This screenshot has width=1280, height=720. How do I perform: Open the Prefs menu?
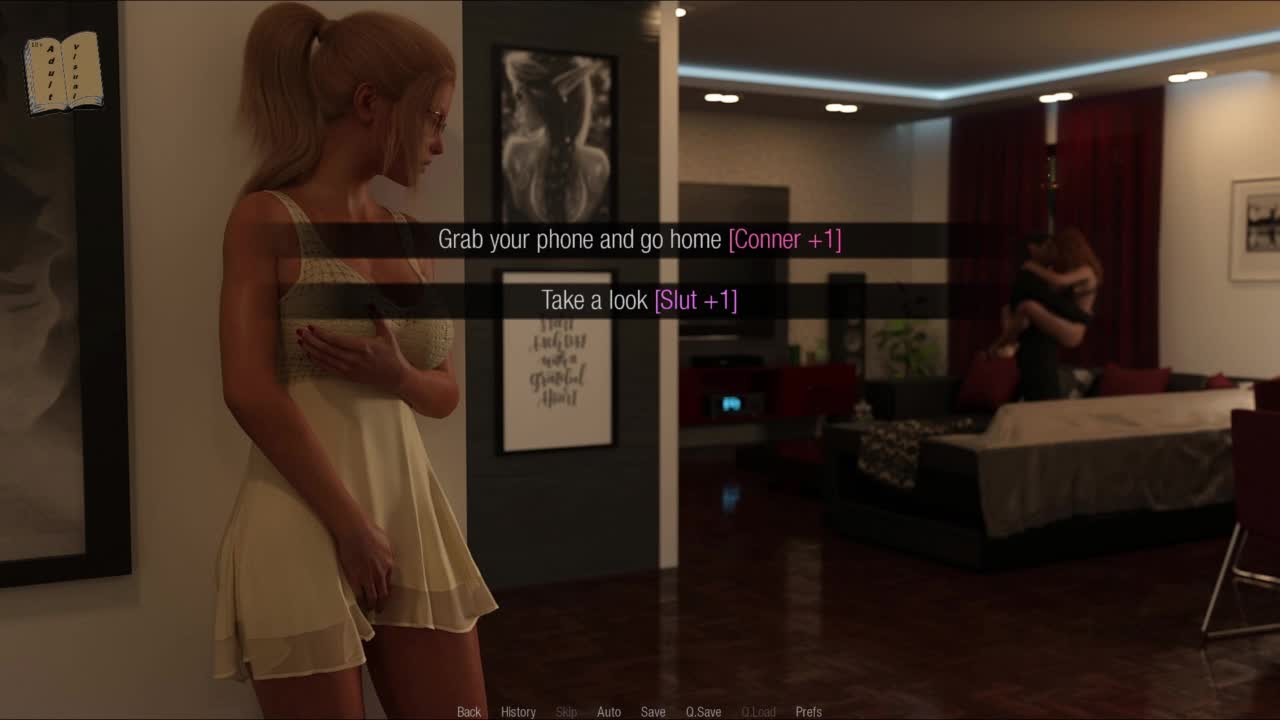point(808,712)
